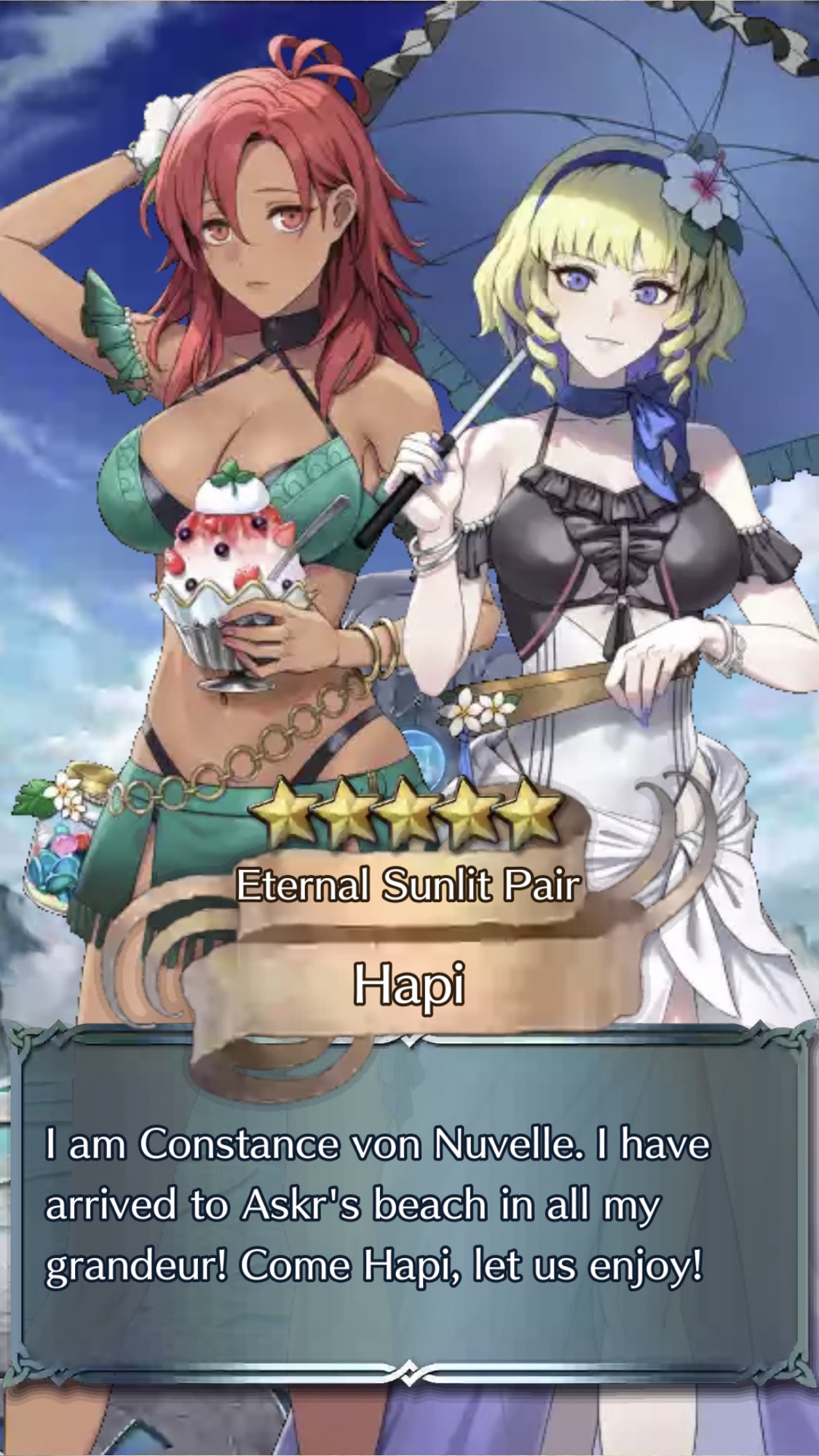This screenshot has height=1456, width=819.
Task: Advance the Constance von Nuvelle dialogue box
Action: (409, 1205)
